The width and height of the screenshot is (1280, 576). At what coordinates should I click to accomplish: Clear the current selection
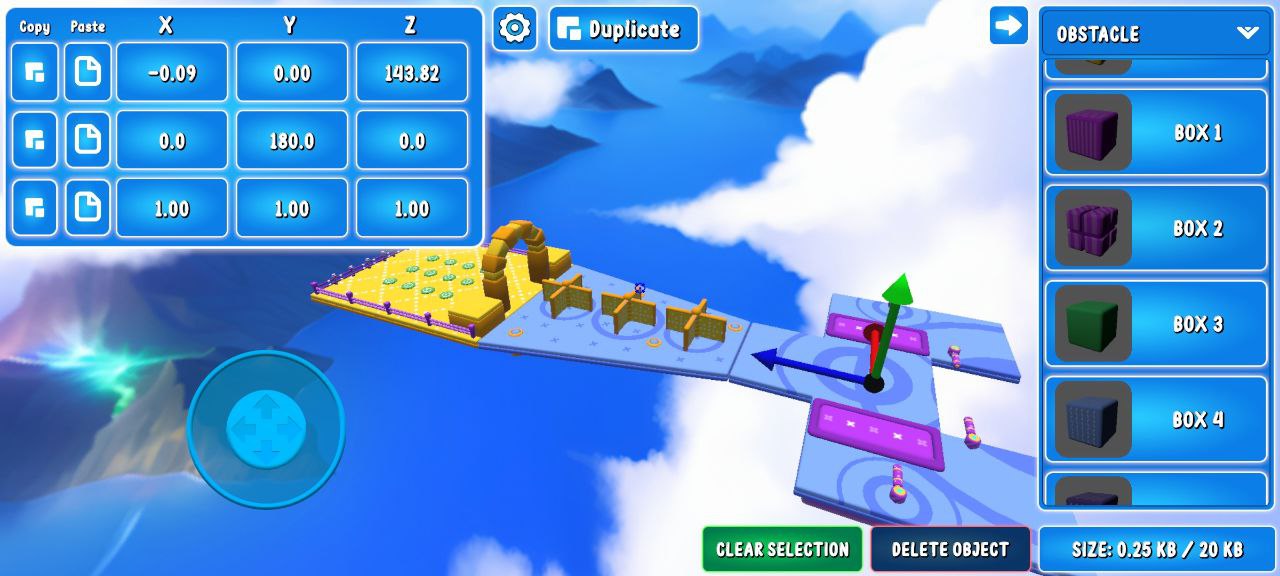click(782, 549)
